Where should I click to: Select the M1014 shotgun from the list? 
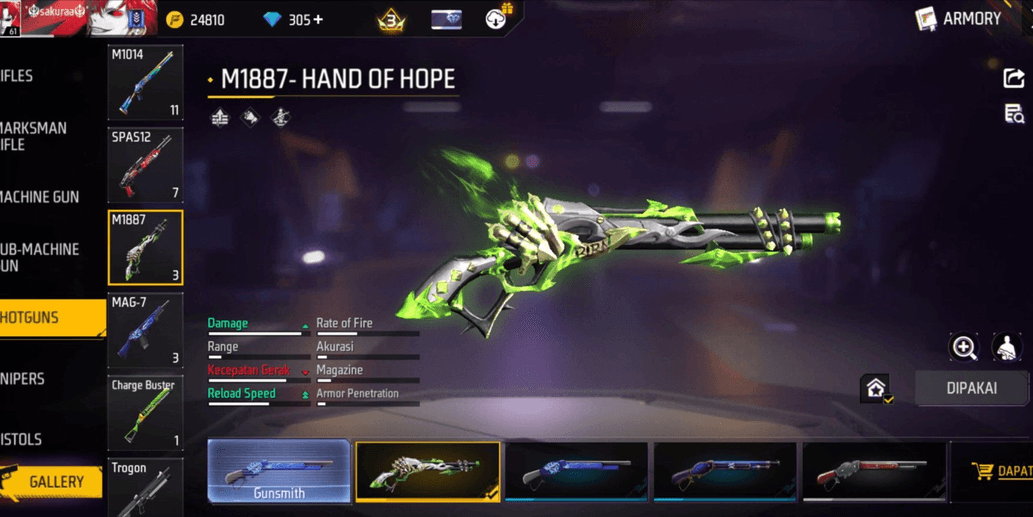145,83
